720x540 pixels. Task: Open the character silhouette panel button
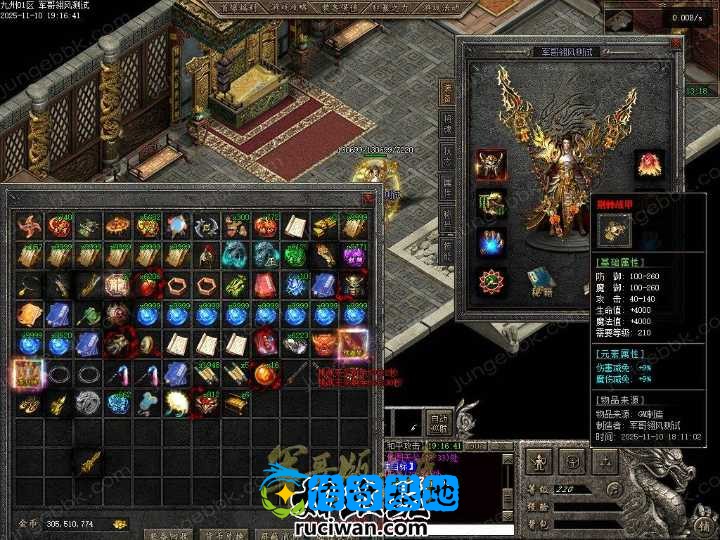(x=538, y=462)
